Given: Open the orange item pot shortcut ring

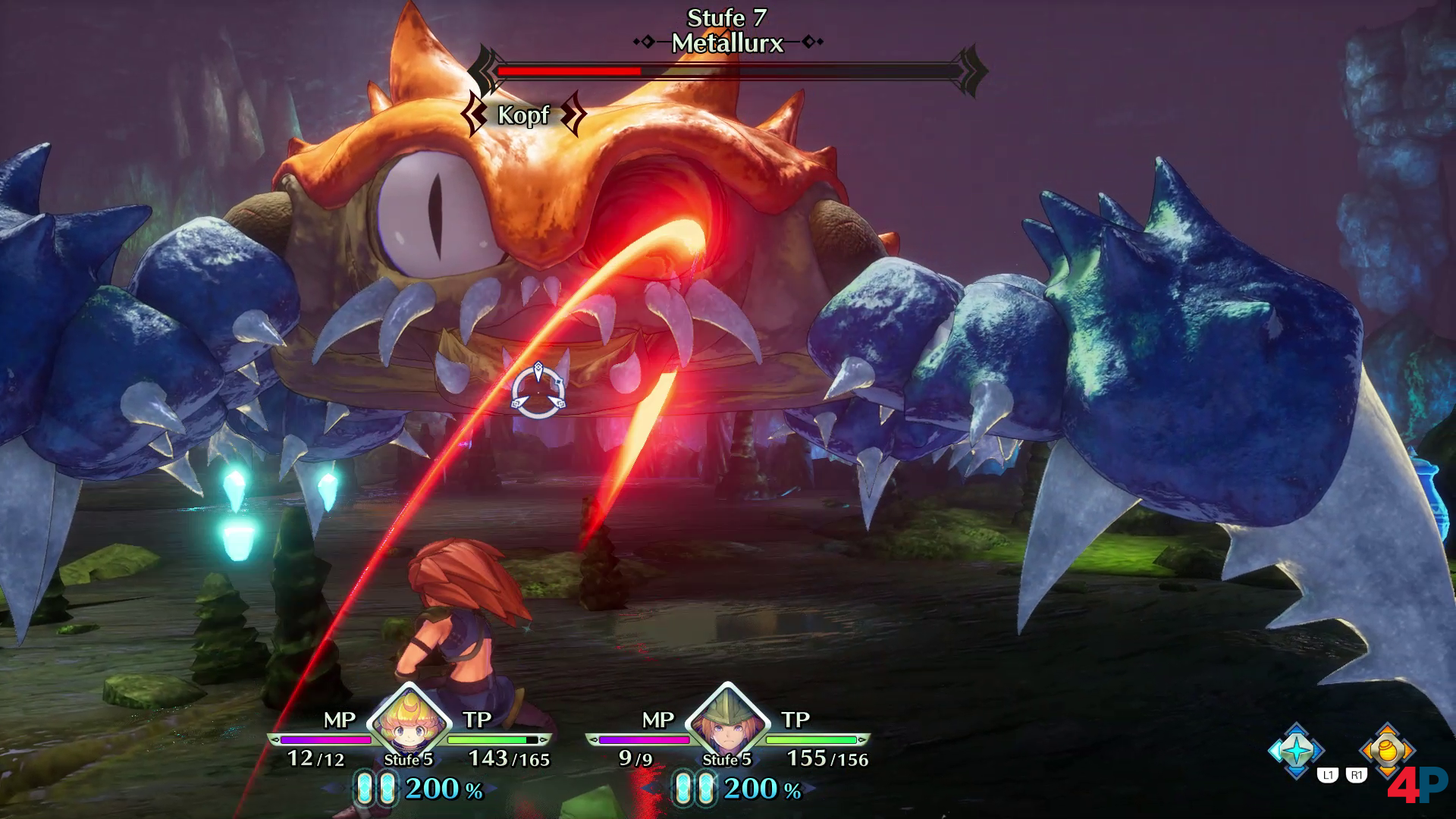Looking at the screenshot, I should coord(1387,750).
